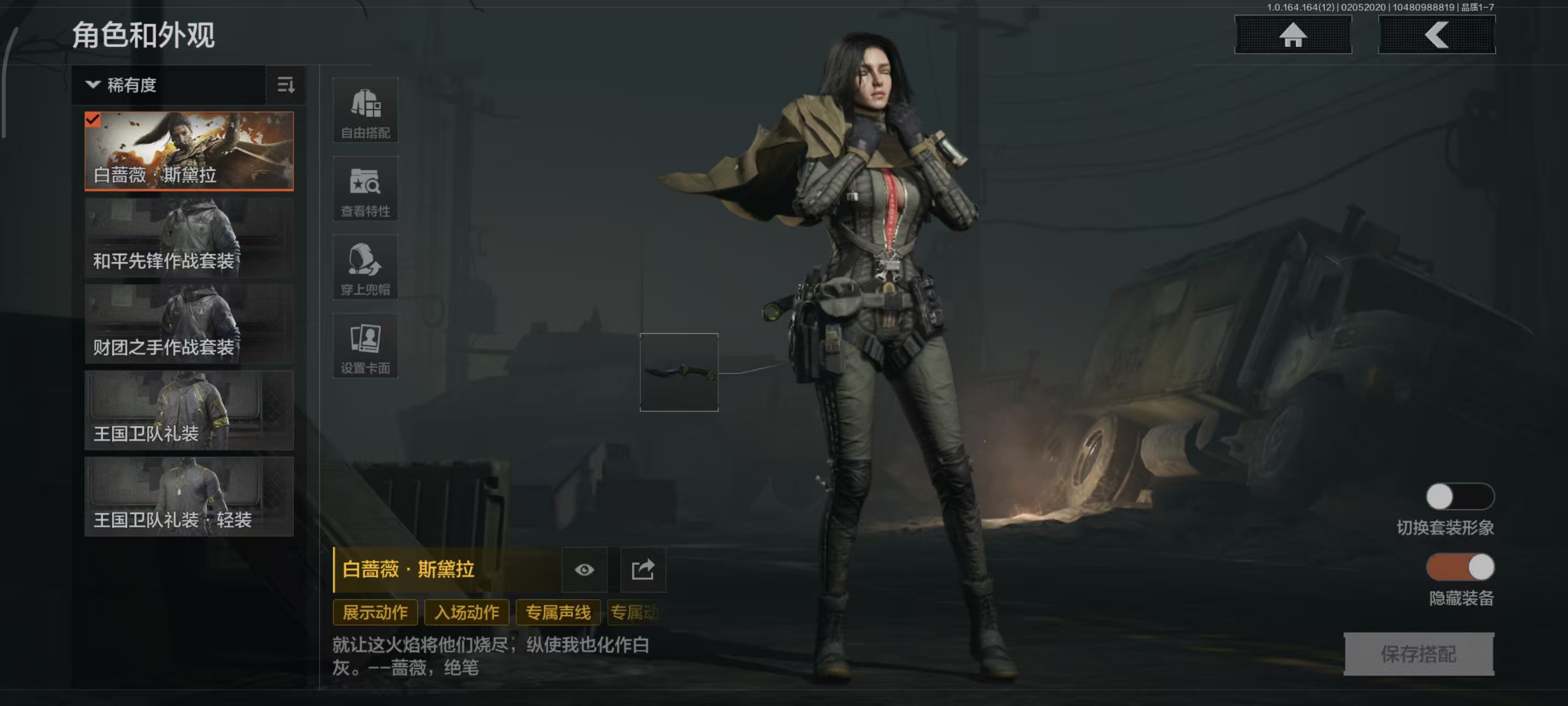Choose the 王国卫队礼装·轻装 outfit
Screen dimensions: 1568x706
point(189,496)
